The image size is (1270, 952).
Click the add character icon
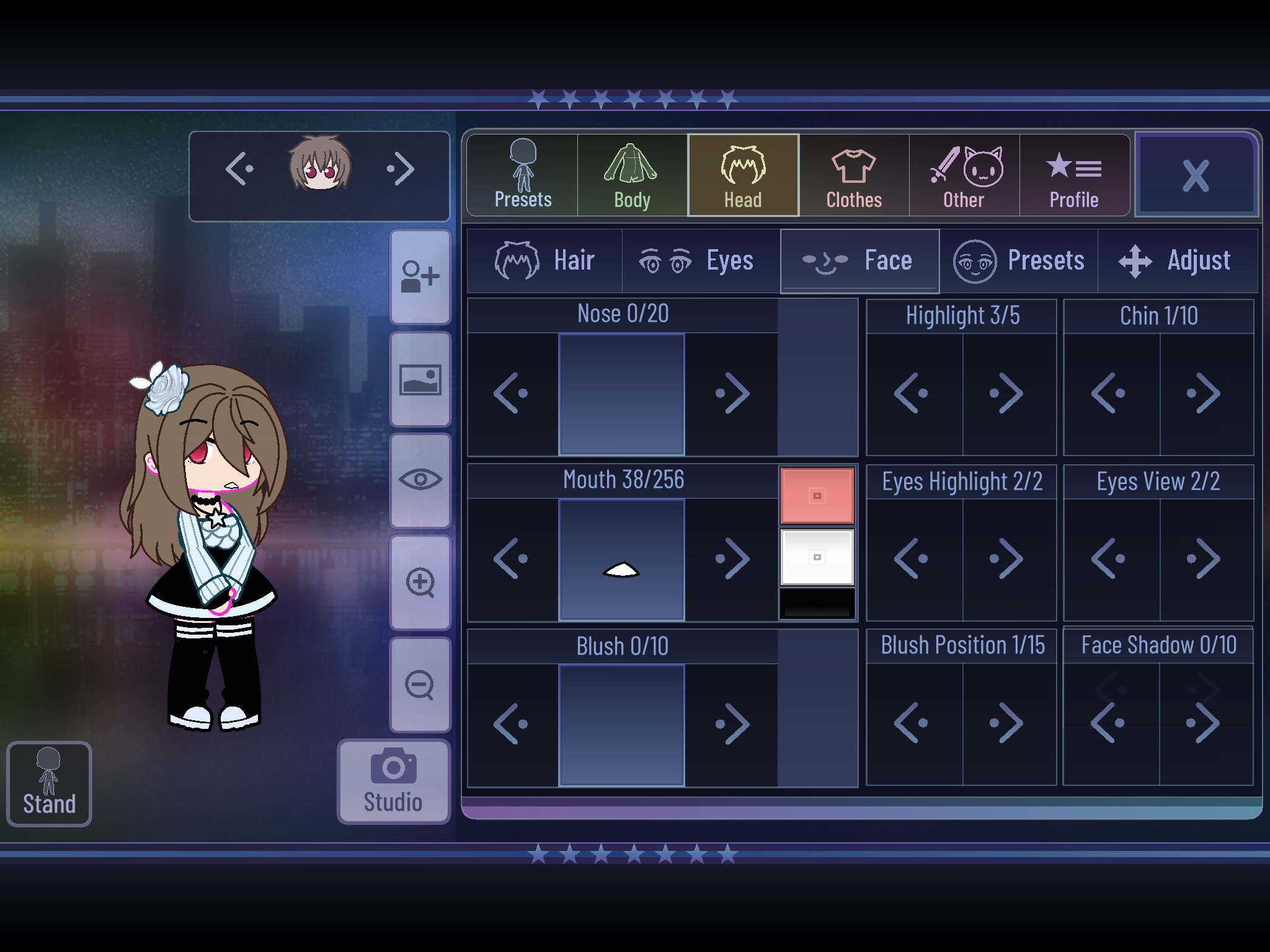pos(420,276)
